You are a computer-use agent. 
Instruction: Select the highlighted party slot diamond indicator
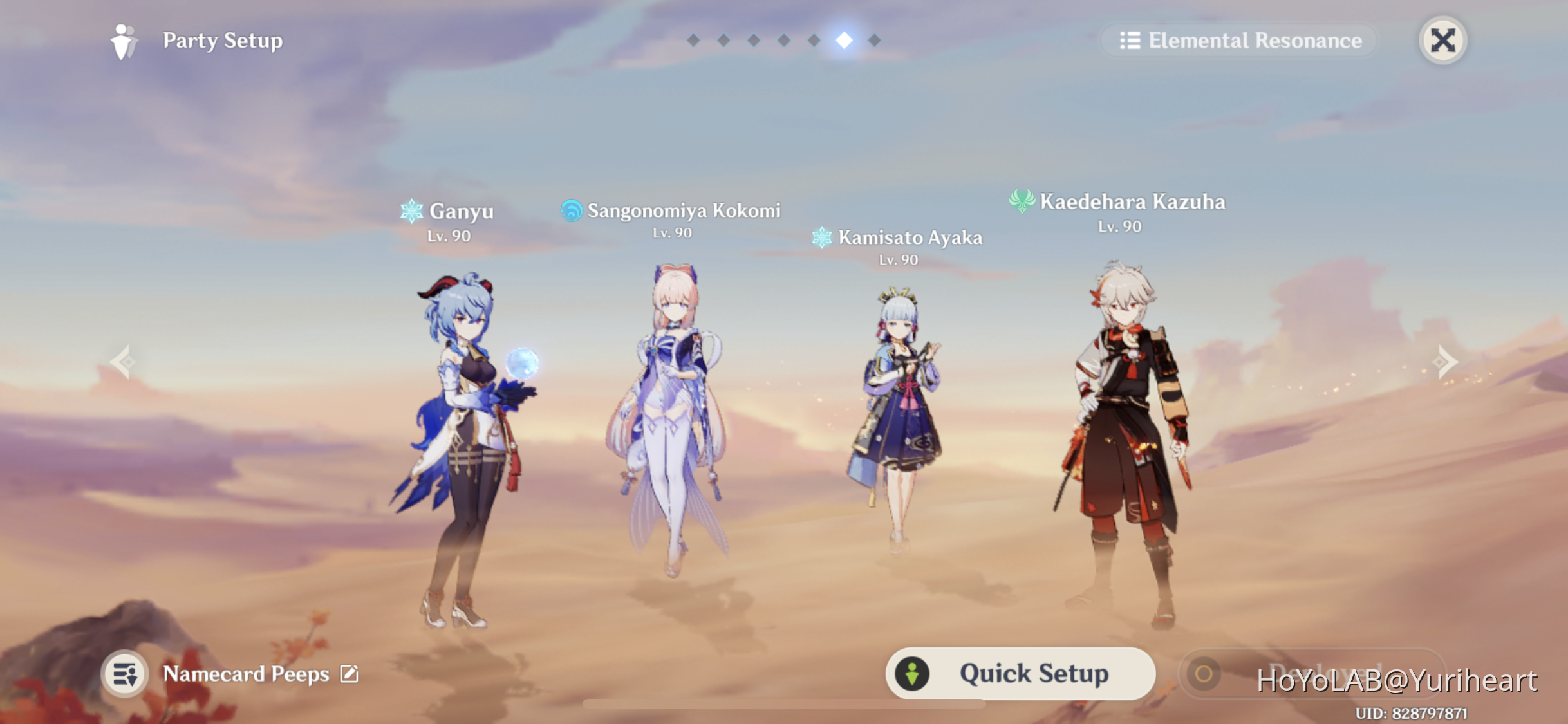[x=843, y=39]
